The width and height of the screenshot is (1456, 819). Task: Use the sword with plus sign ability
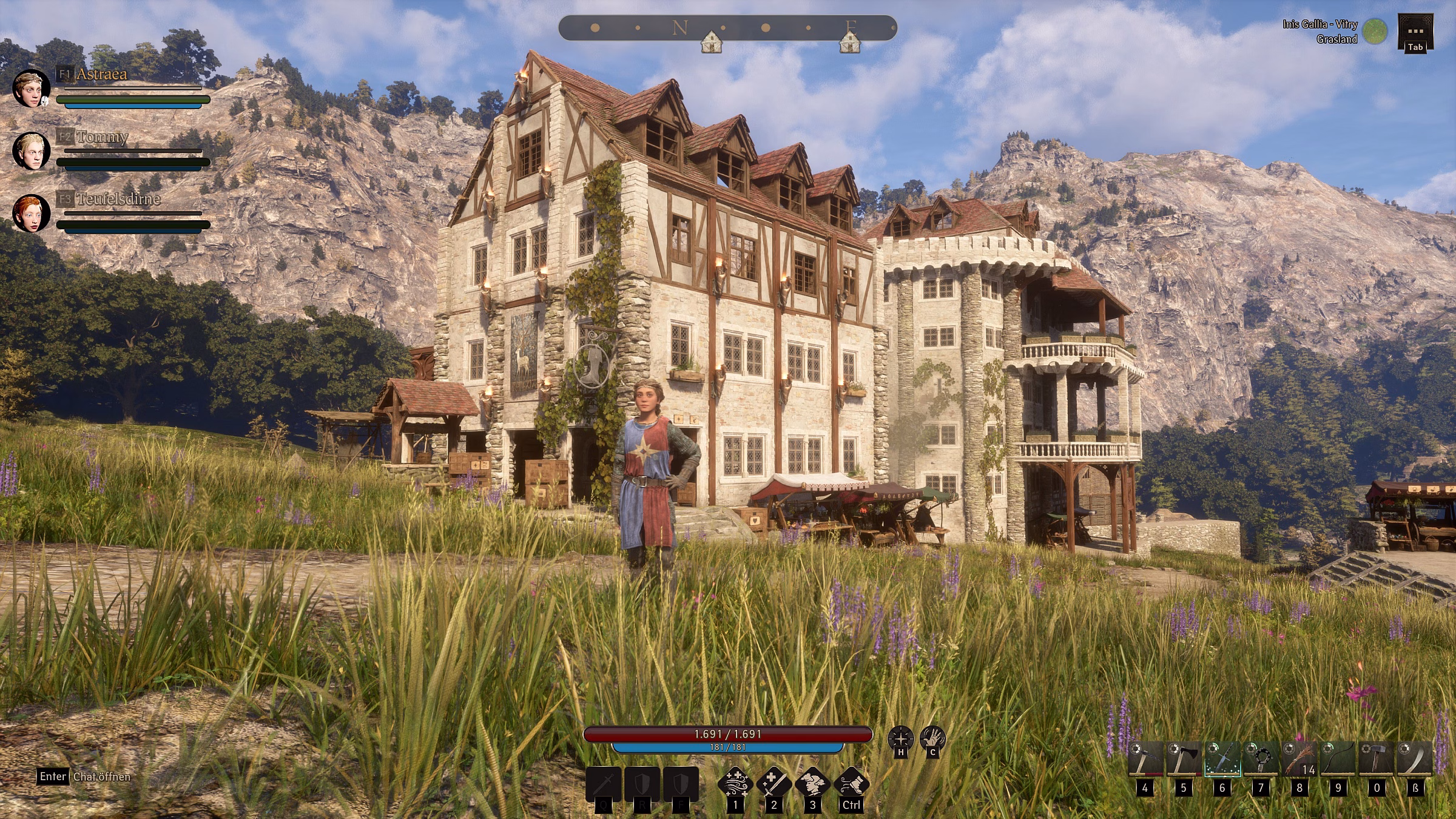click(774, 783)
